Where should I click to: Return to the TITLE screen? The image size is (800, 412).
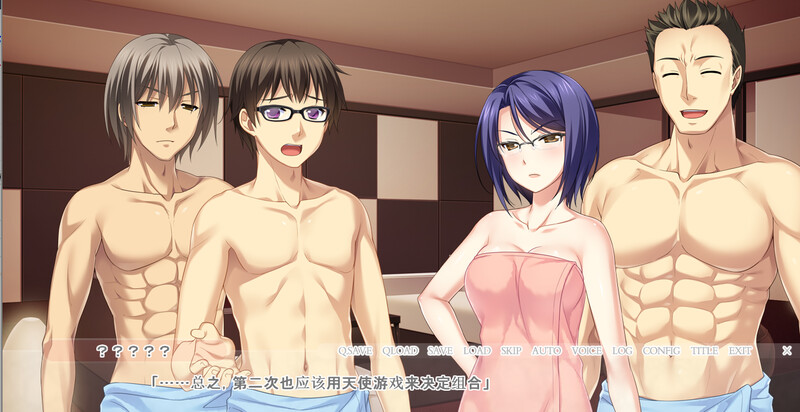[704, 351]
